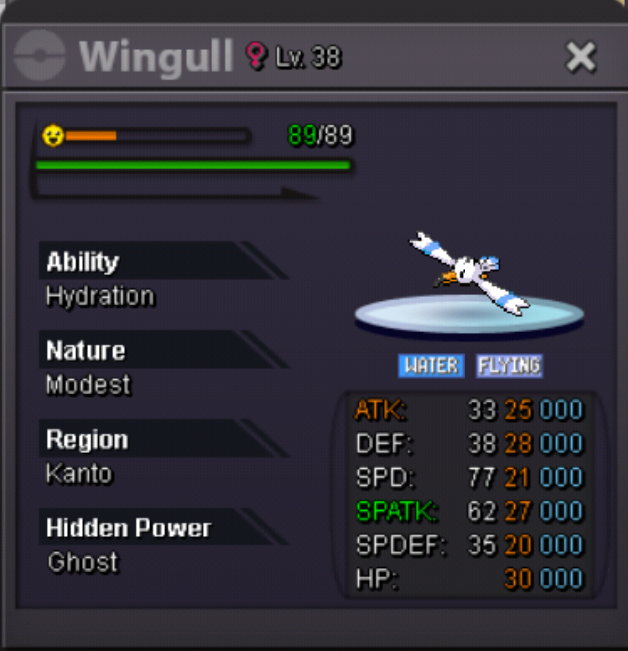Click the yellow happiness face icon
Viewport: 628px width, 651px height.
(53, 135)
